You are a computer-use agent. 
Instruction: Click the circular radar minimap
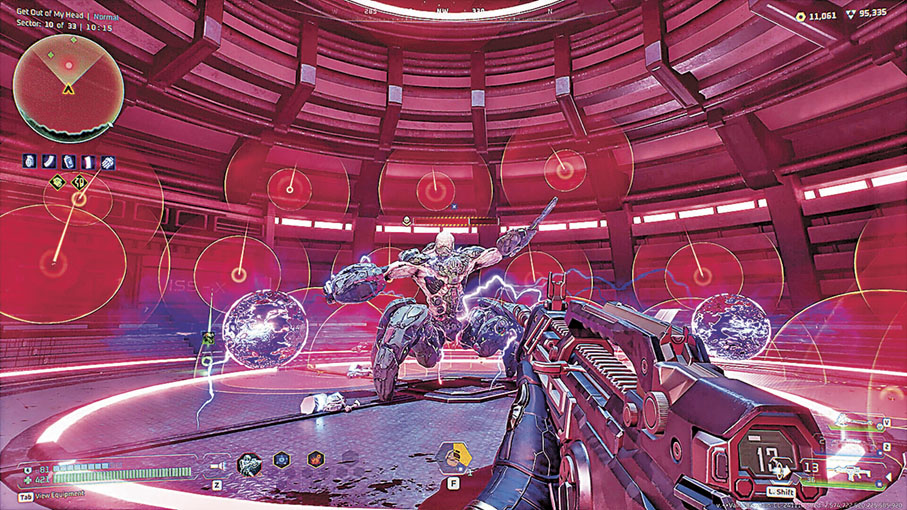click(68, 88)
